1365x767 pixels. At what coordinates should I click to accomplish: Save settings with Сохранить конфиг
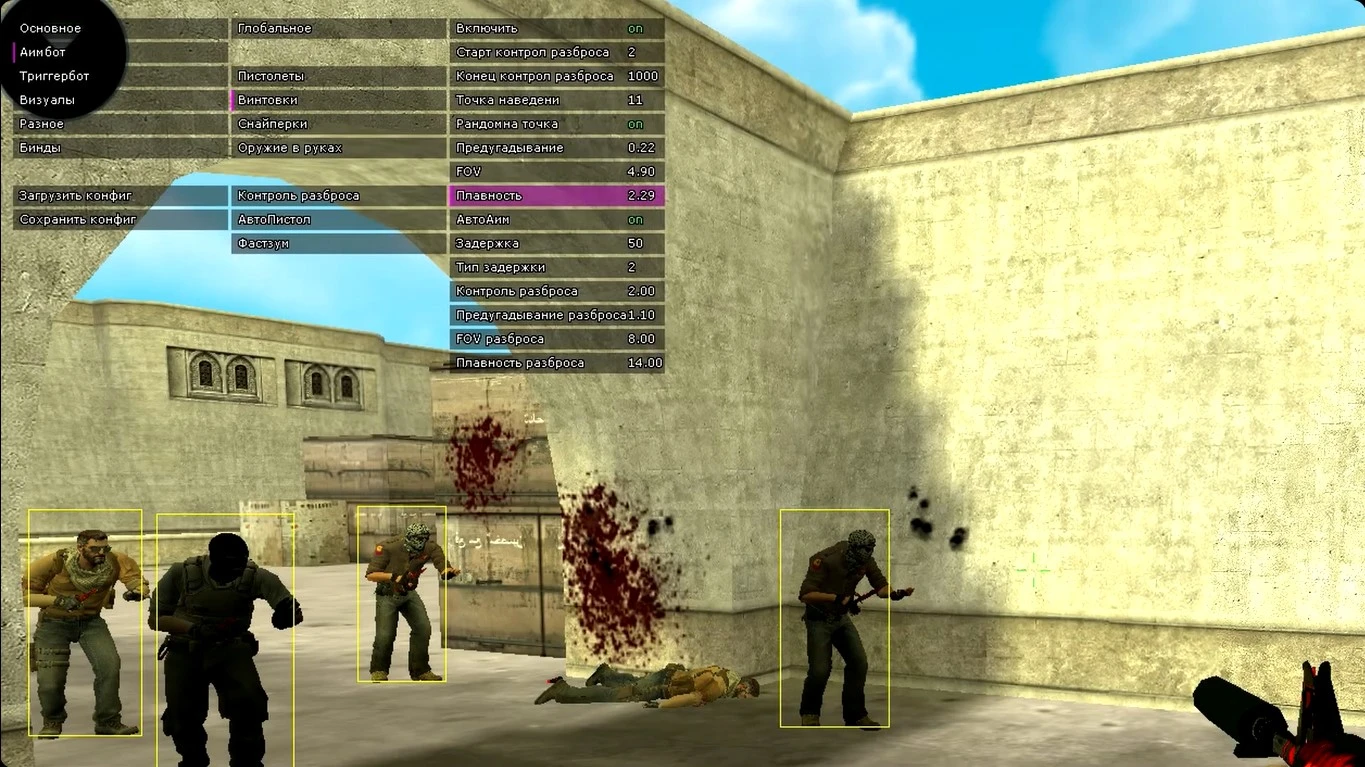[x=74, y=219]
